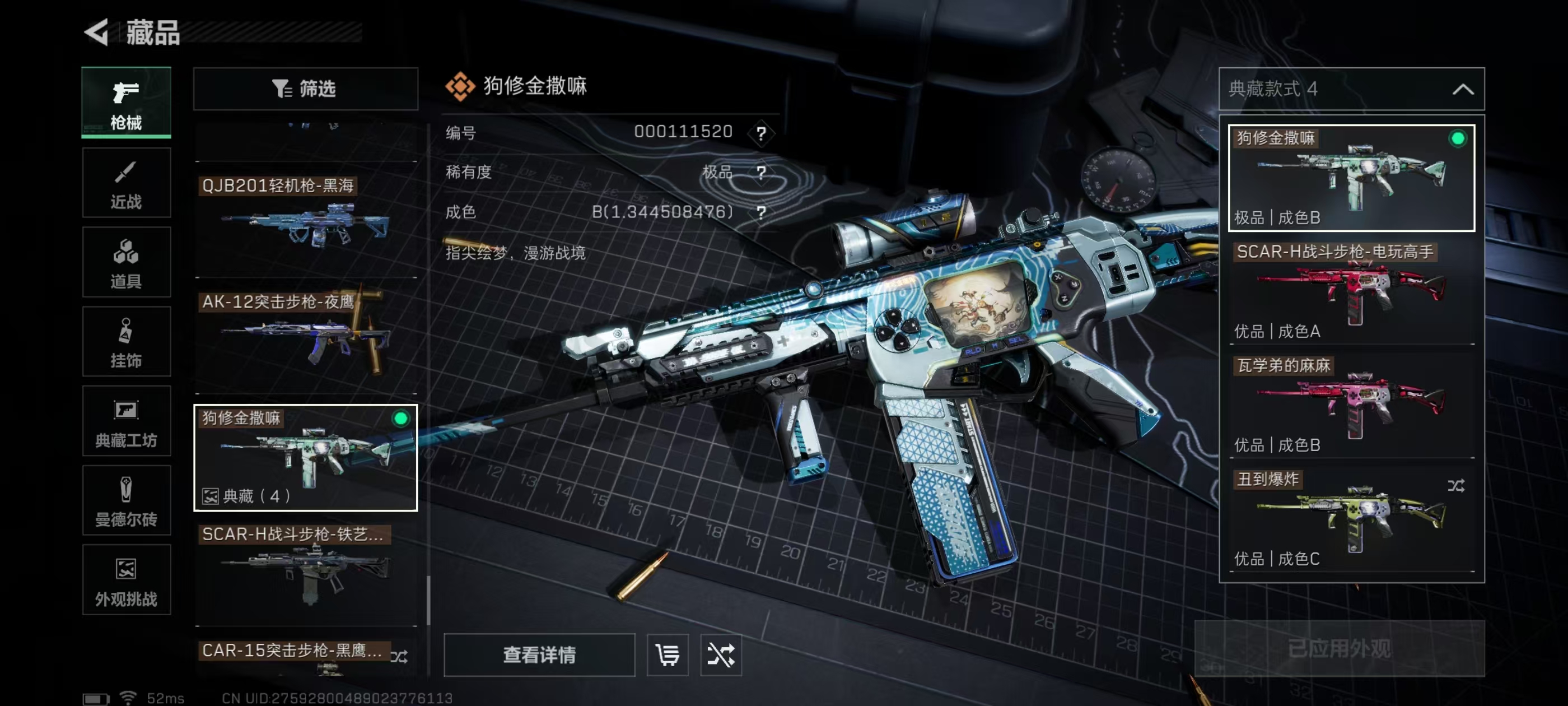Click the shuffle button beside the cart icon
The height and width of the screenshot is (706, 1568).
coord(721,655)
